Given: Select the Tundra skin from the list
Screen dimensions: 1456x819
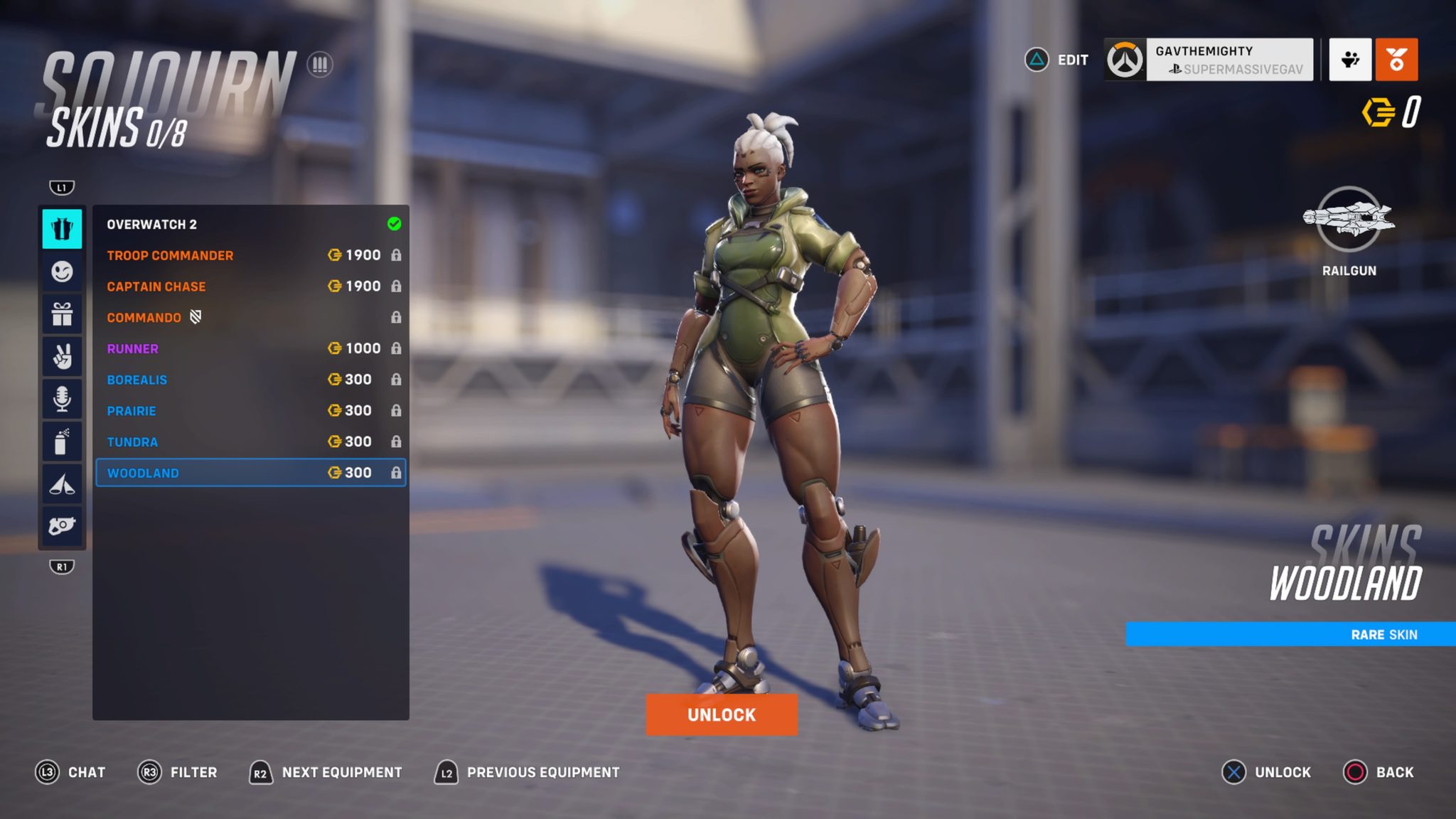Looking at the screenshot, I should tap(132, 441).
